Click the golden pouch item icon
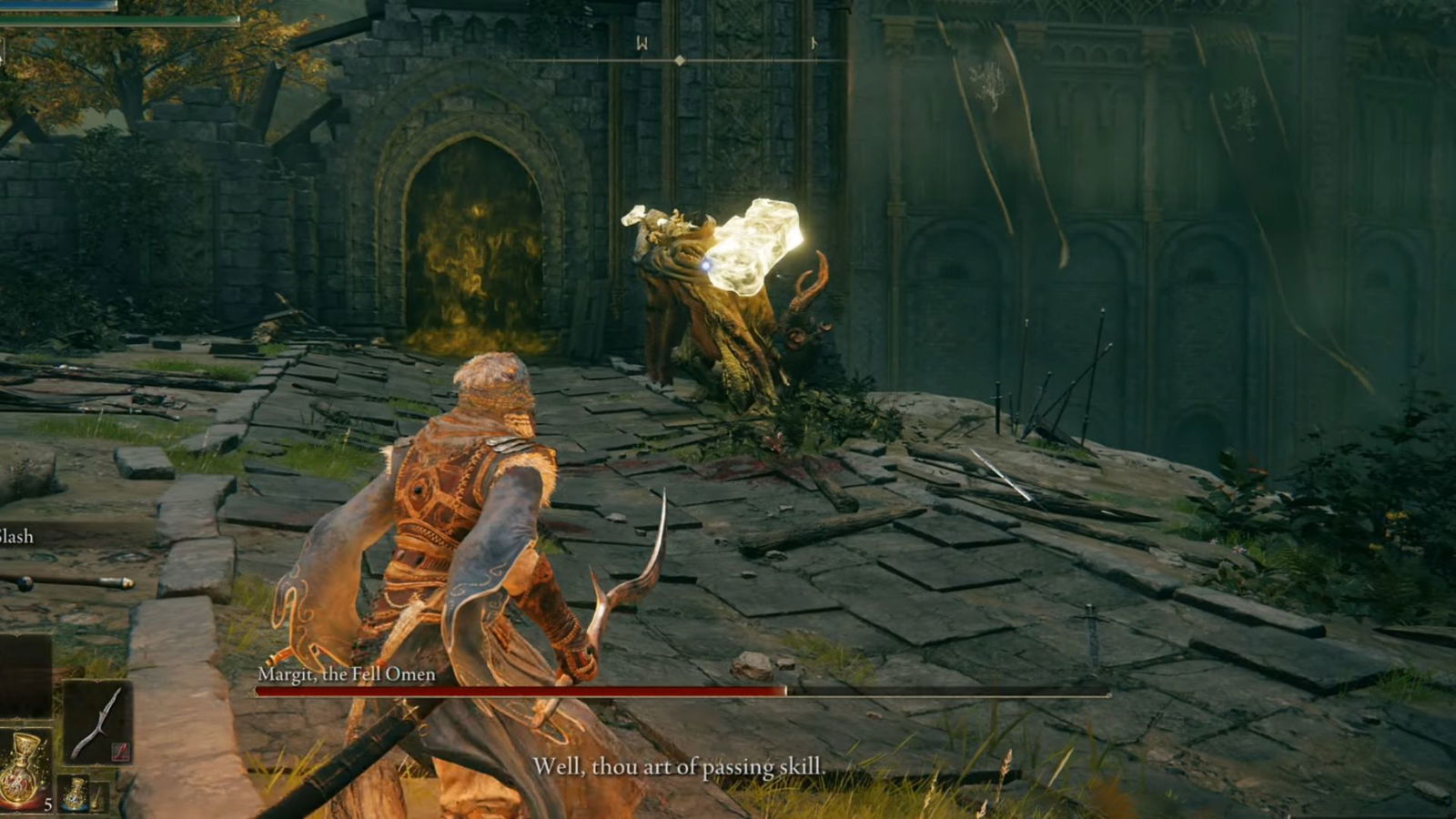Image resolution: width=1456 pixels, height=819 pixels. (98, 796)
